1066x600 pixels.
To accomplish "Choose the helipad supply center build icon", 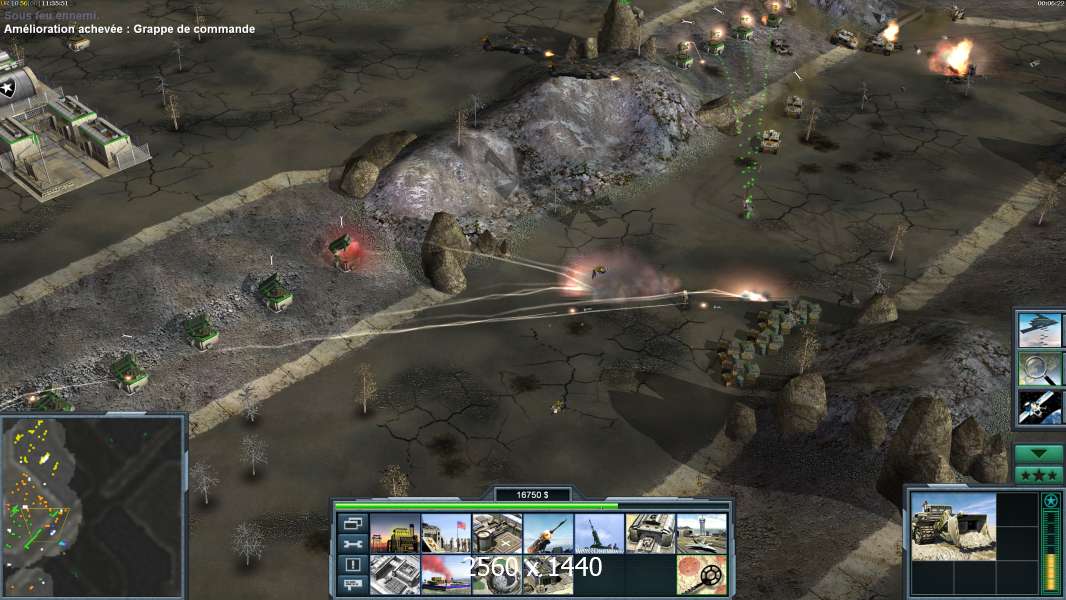I will click(x=496, y=534).
